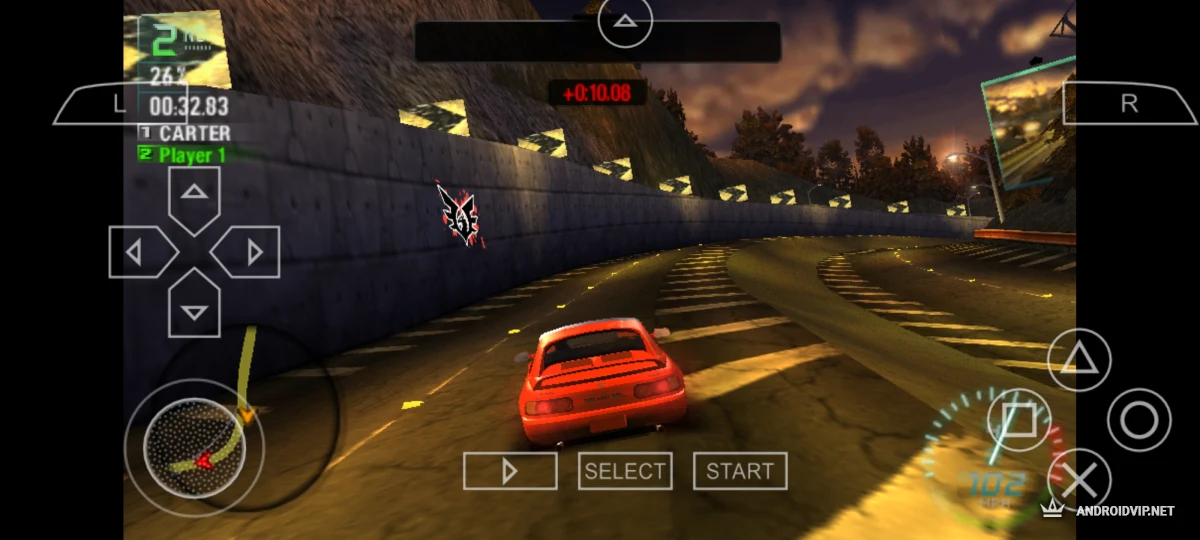Image resolution: width=1200 pixels, height=540 pixels.
Task: Click the SELECT button
Action: pyautogui.click(x=625, y=471)
